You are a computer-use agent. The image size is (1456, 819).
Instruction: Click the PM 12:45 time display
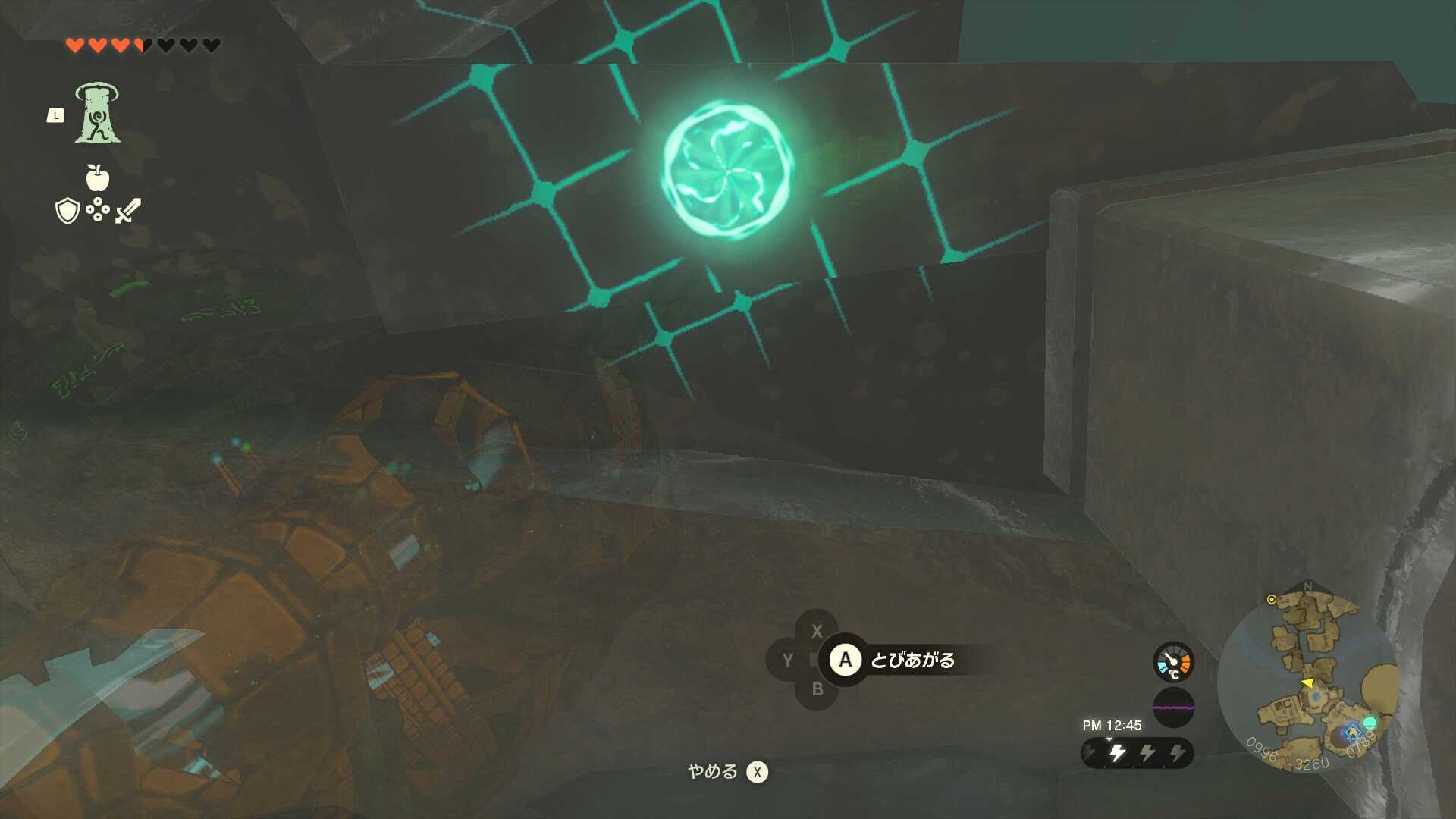point(1112,726)
